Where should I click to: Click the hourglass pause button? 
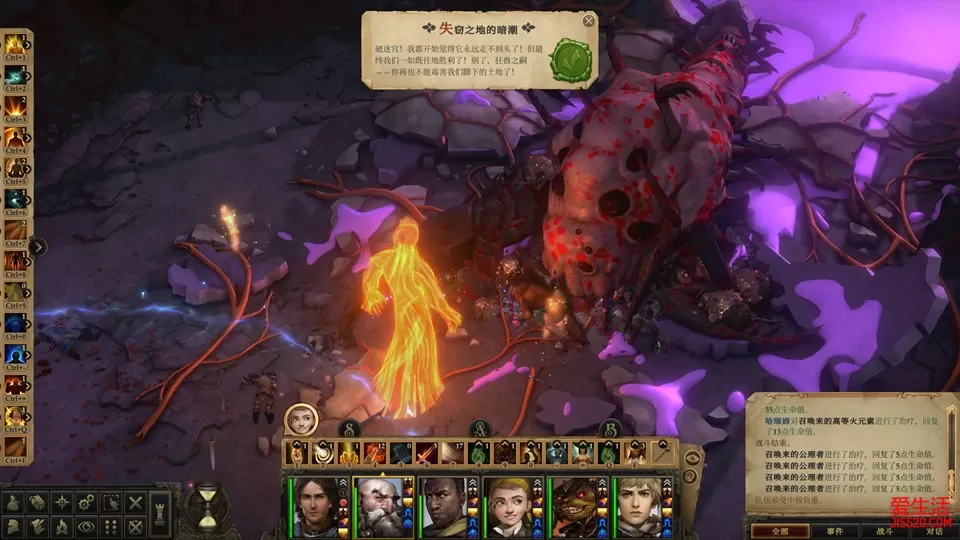click(x=208, y=510)
